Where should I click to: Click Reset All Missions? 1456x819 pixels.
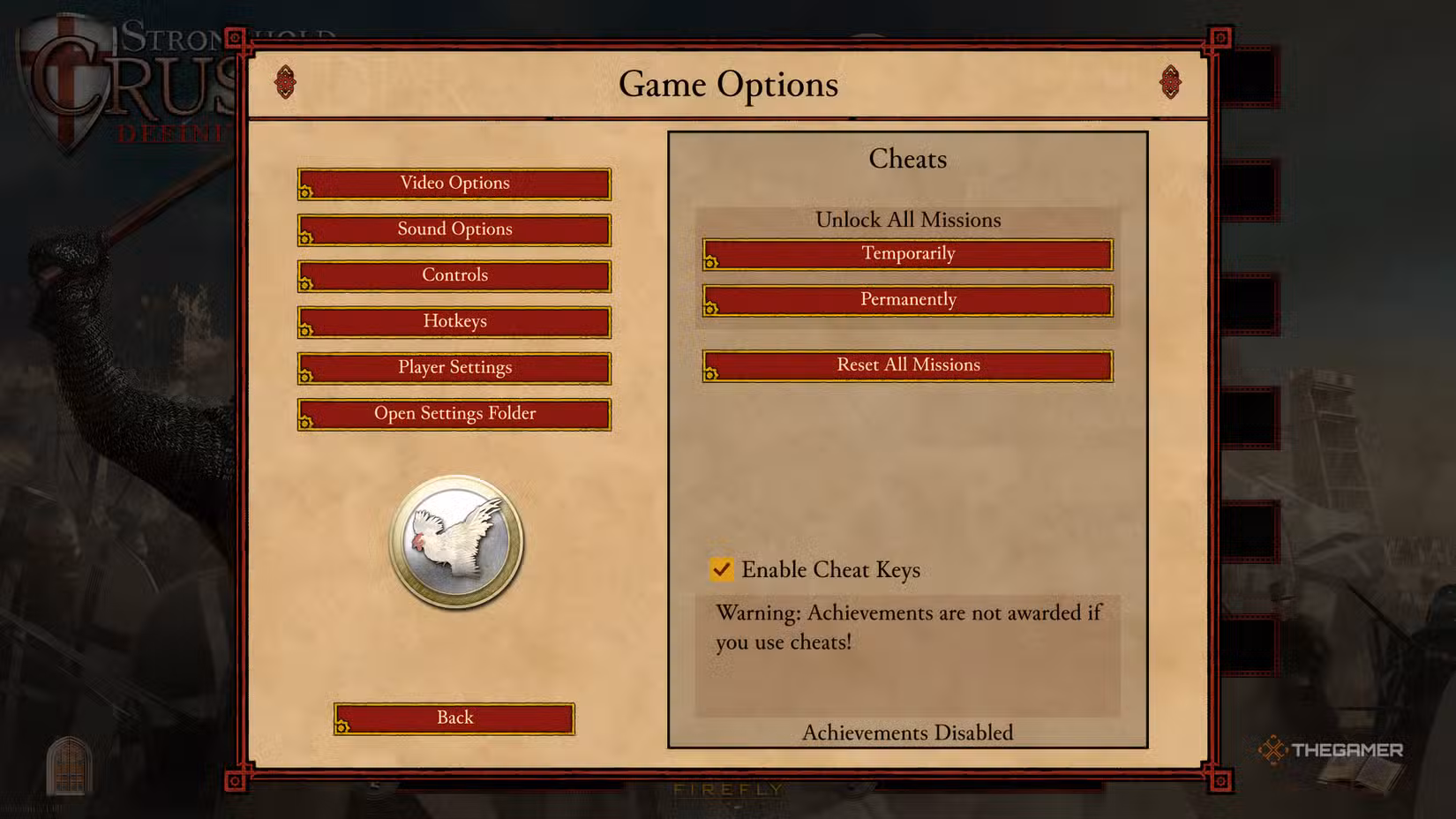point(907,364)
